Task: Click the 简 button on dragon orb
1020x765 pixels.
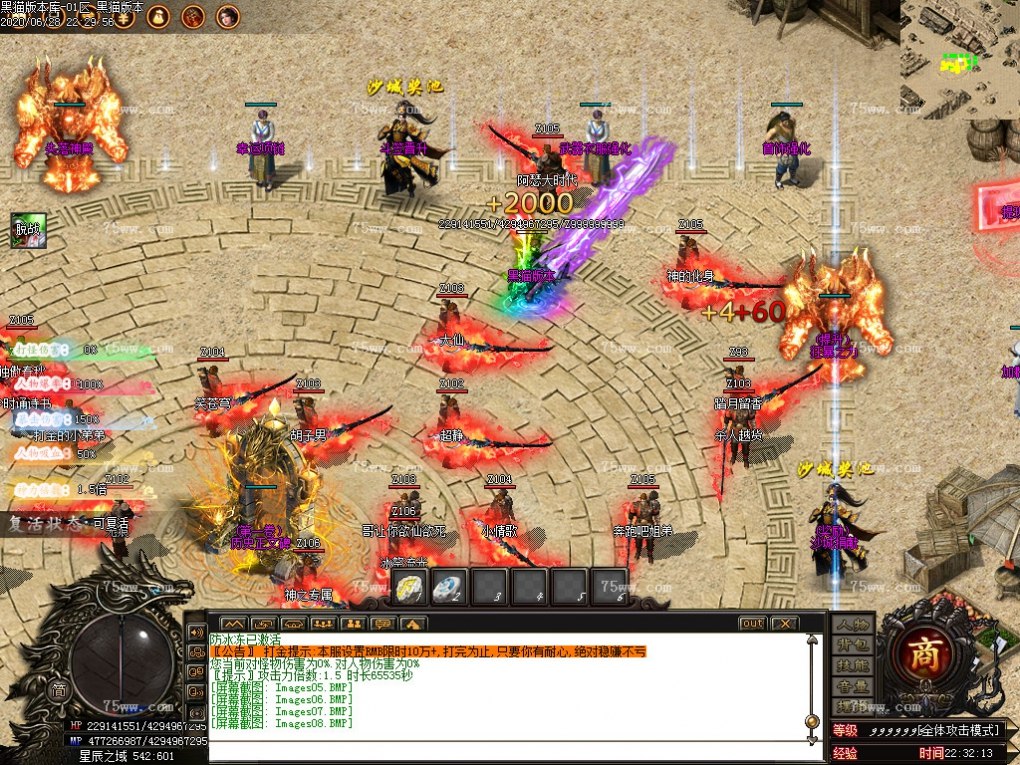Action: 59,689
